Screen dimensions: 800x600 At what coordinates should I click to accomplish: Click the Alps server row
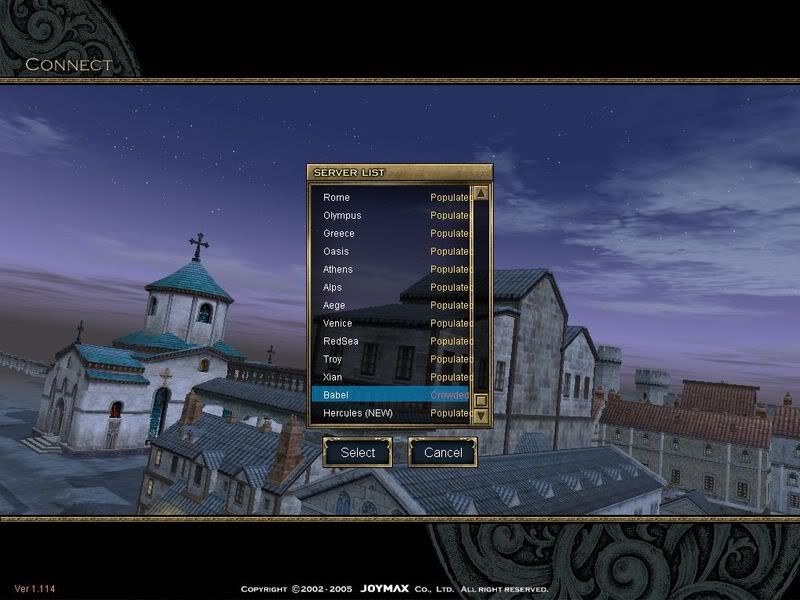(x=390, y=287)
